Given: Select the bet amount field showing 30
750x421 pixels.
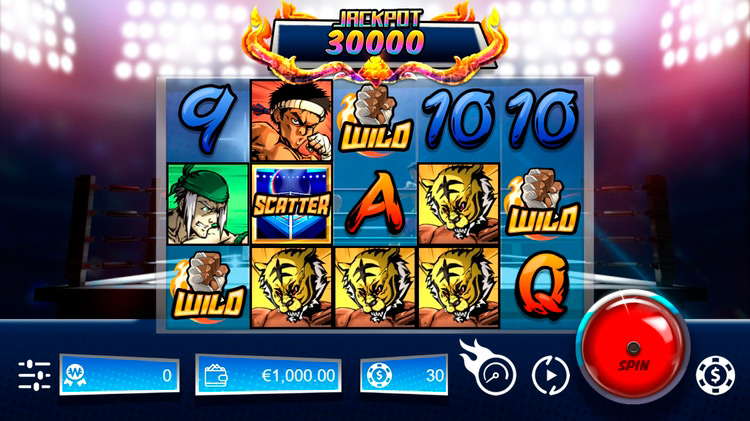Looking at the screenshot, I should click(x=405, y=376).
